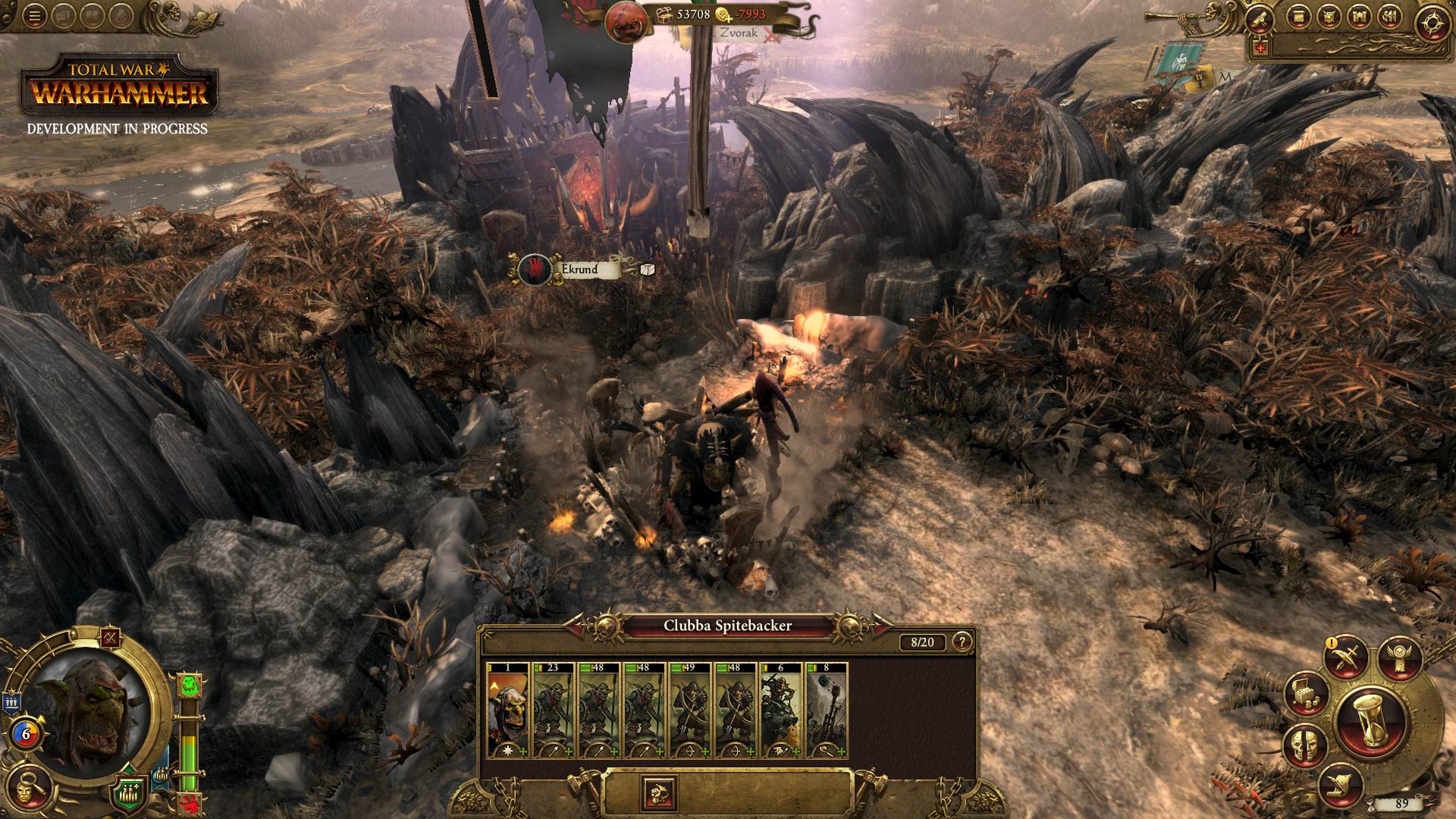Open the message log icon in top-left
Image resolution: width=1456 pixels, height=819 pixels.
tap(63, 16)
